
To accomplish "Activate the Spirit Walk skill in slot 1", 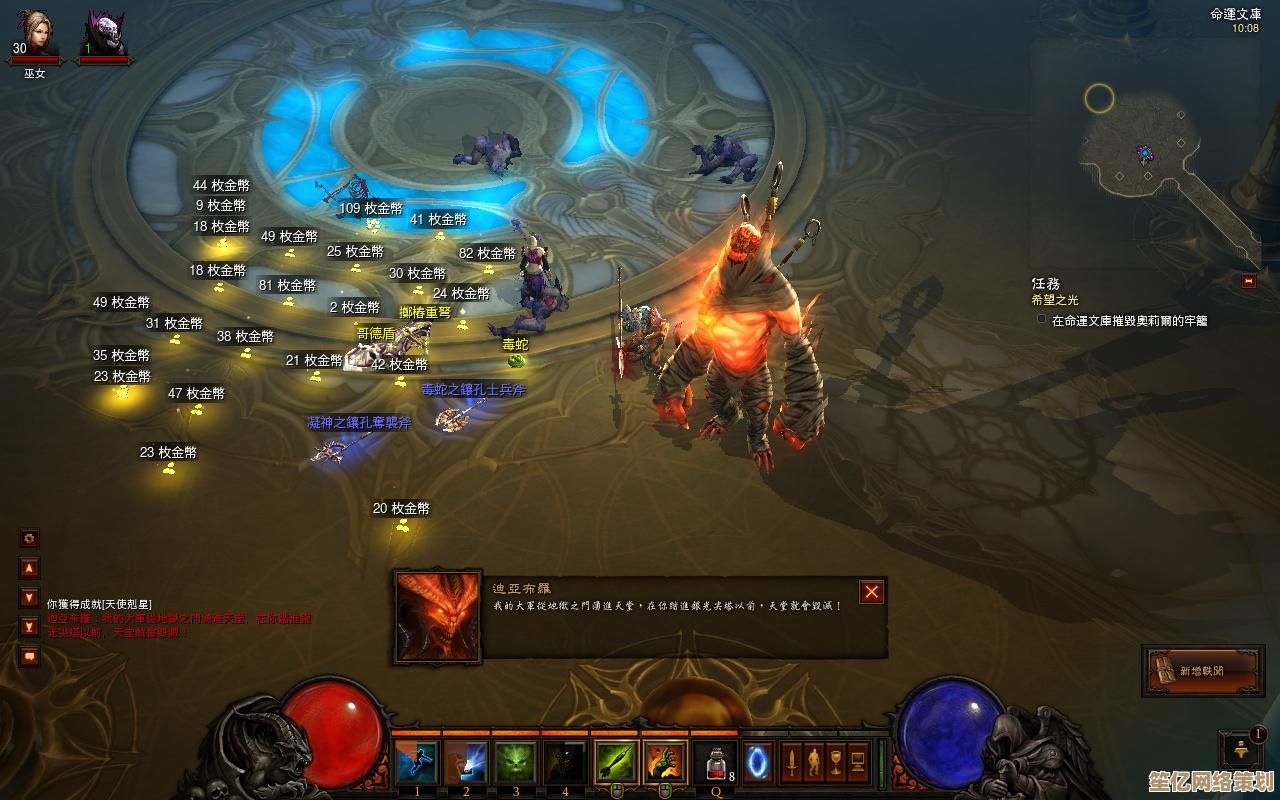I will (416, 763).
